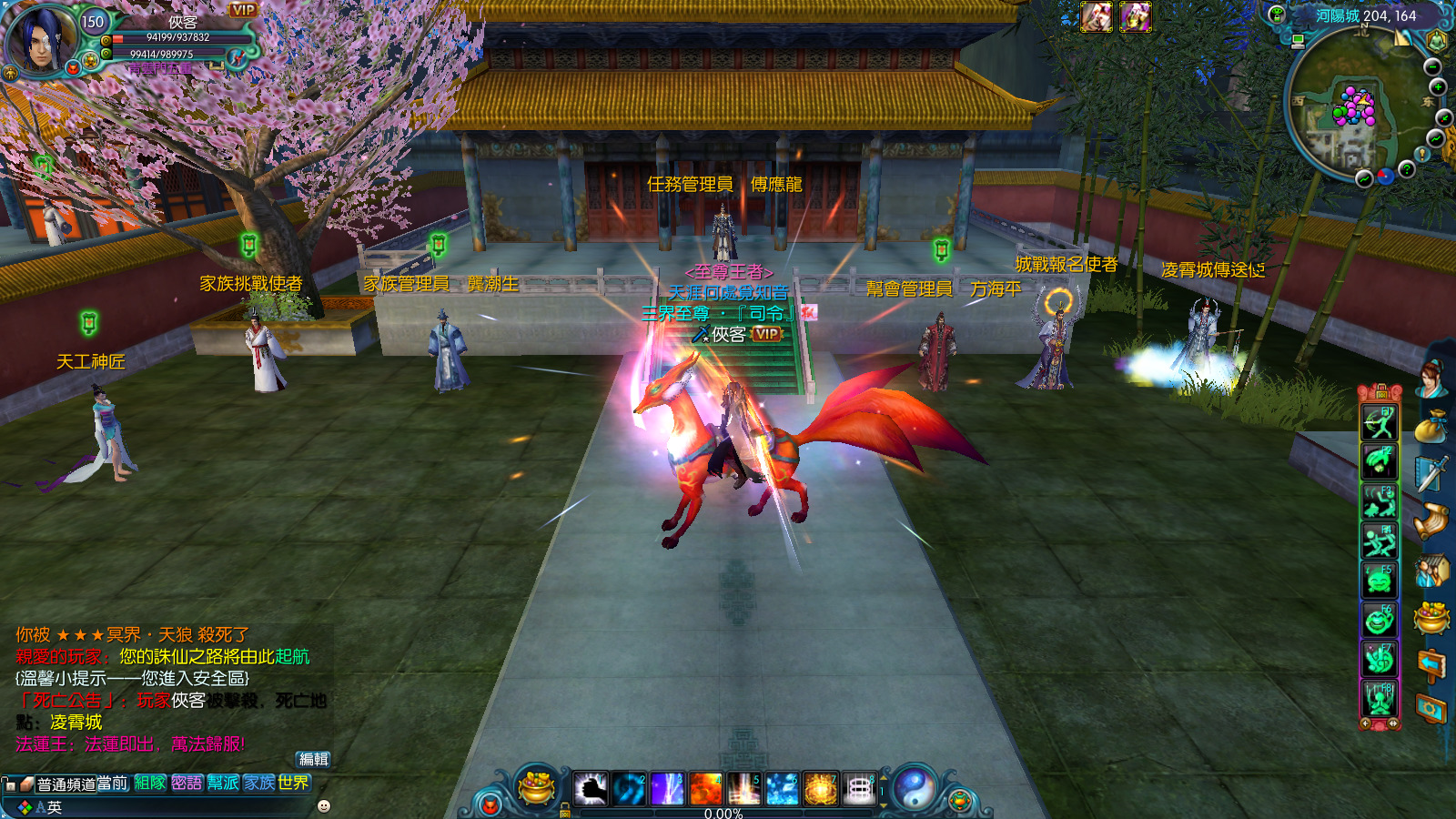Zoom out the minimap with minus button
This screenshot has height=819, width=1456.
(x=1432, y=67)
